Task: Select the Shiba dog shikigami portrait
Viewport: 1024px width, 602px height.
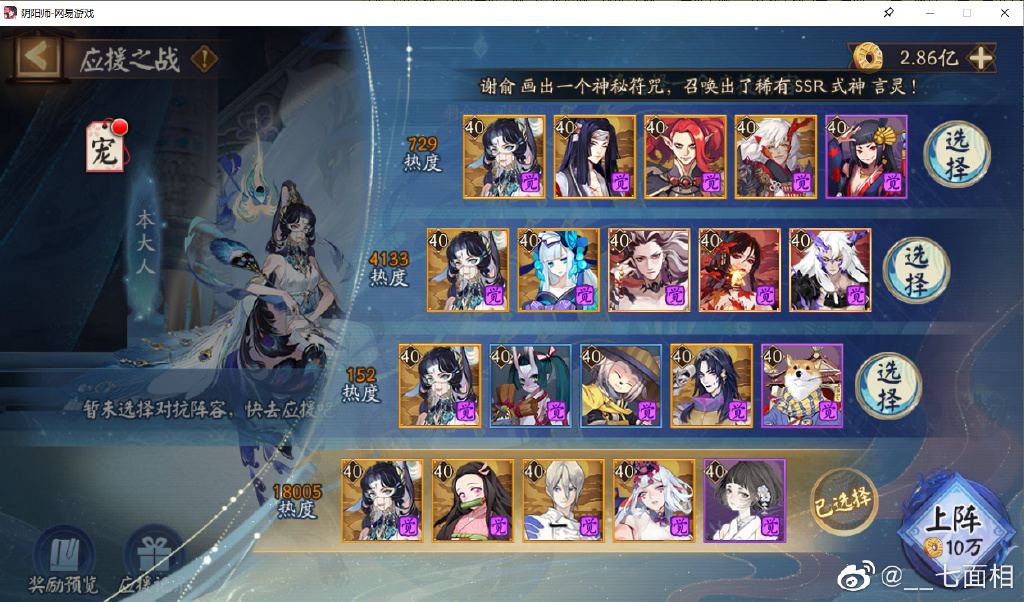Action: tap(802, 385)
